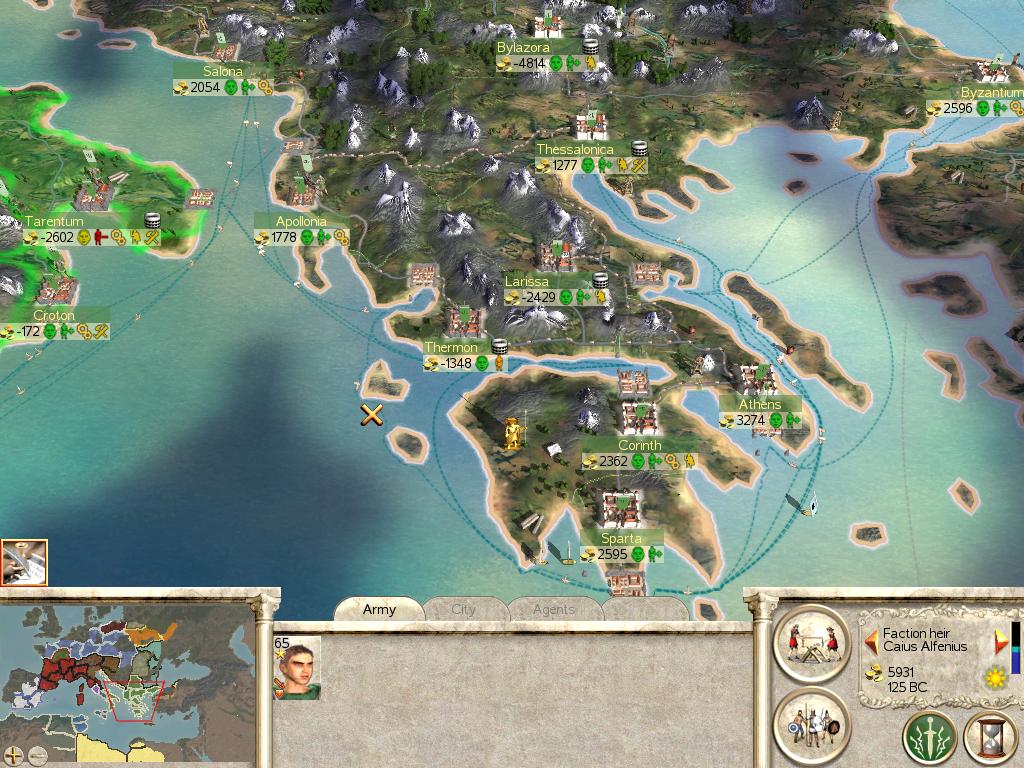Open the faction overview sword button
This screenshot has width=1024, height=768.
point(929,739)
